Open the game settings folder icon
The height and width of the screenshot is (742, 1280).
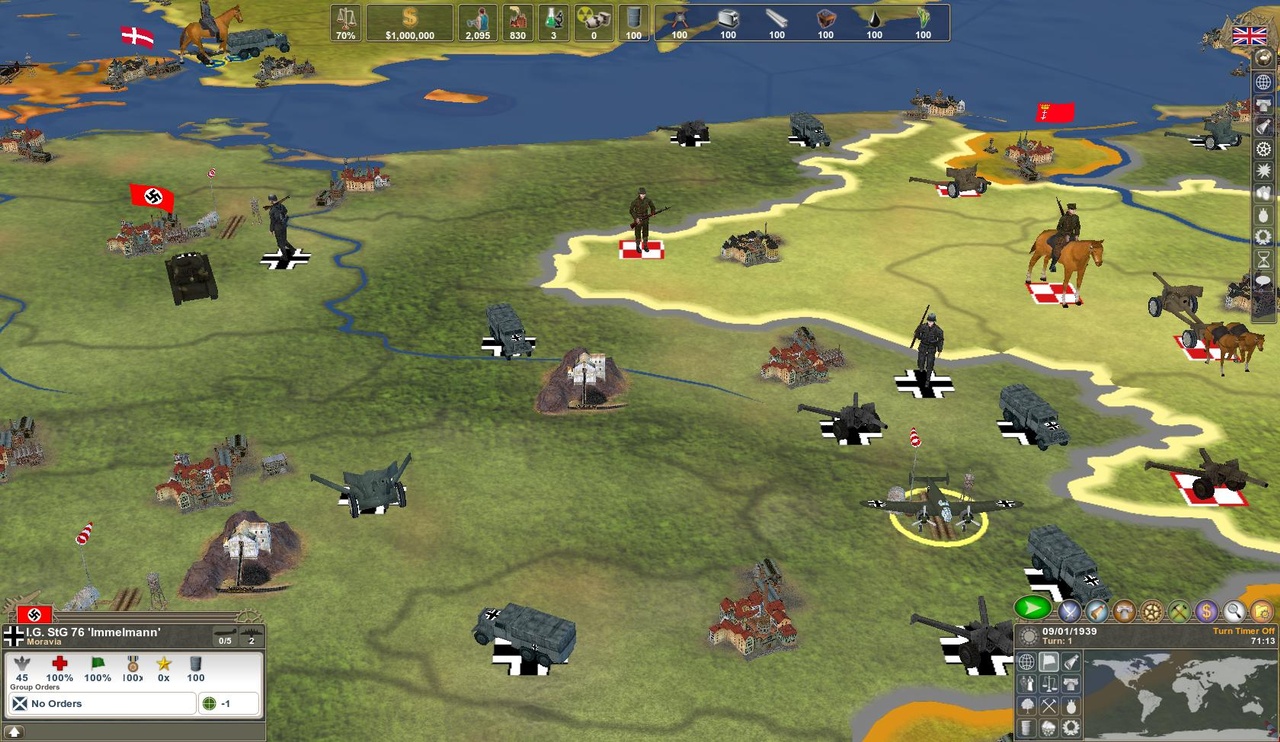coord(1261,610)
